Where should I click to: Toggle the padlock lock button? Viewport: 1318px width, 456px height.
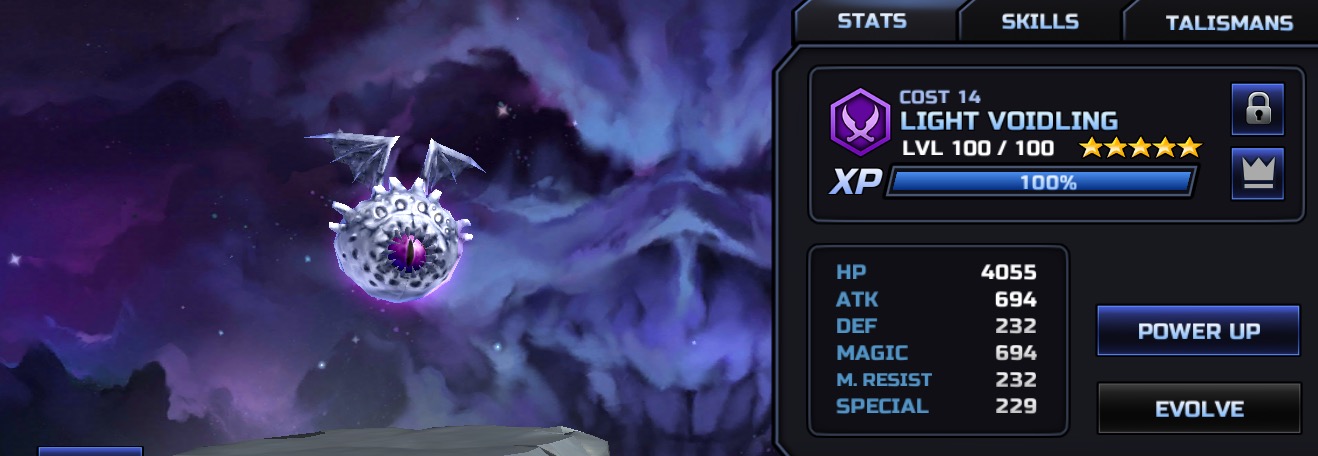pyautogui.click(x=1257, y=109)
